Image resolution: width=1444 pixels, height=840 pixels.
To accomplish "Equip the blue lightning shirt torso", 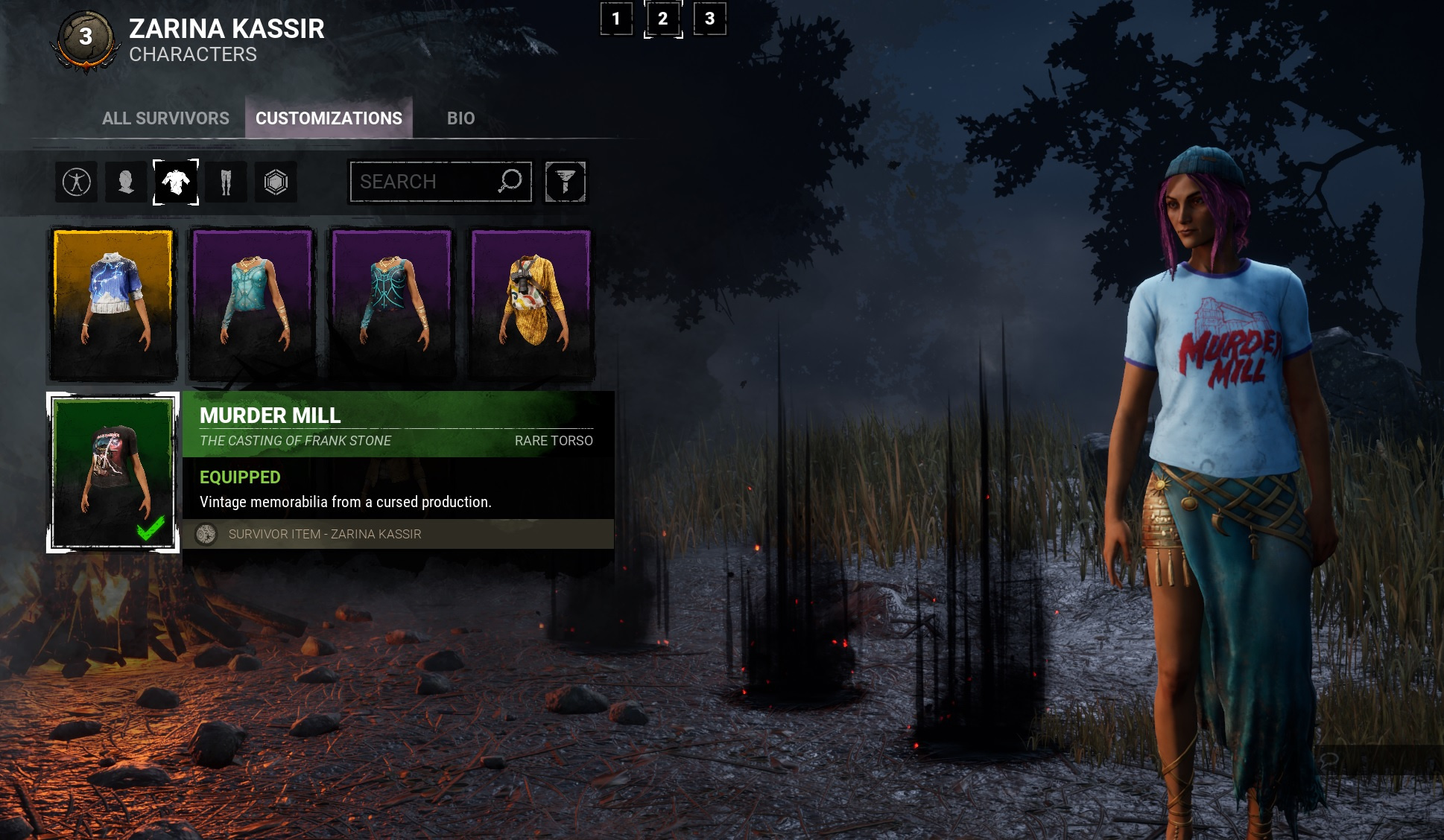I will (x=113, y=304).
